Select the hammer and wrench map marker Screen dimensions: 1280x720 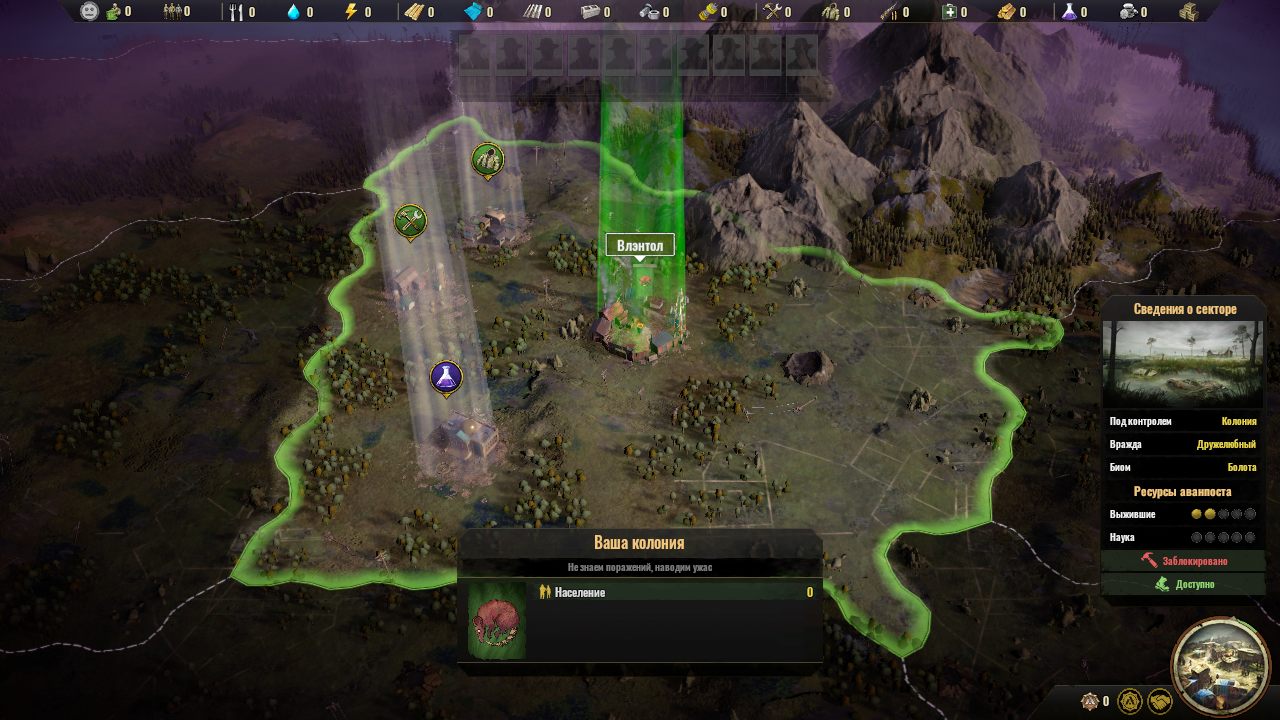coord(410,219)
